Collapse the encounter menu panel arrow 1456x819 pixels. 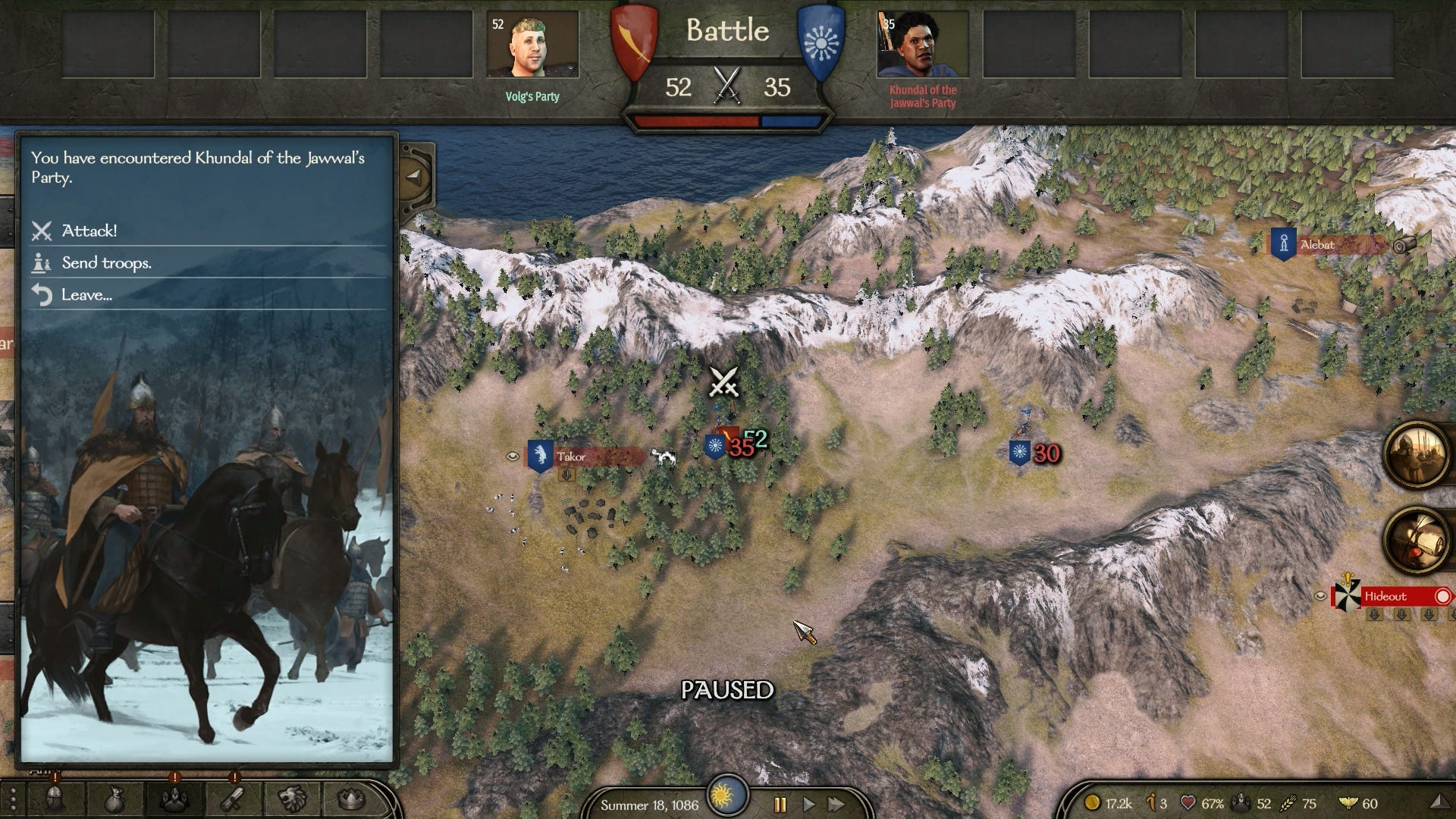pos(413,177)
